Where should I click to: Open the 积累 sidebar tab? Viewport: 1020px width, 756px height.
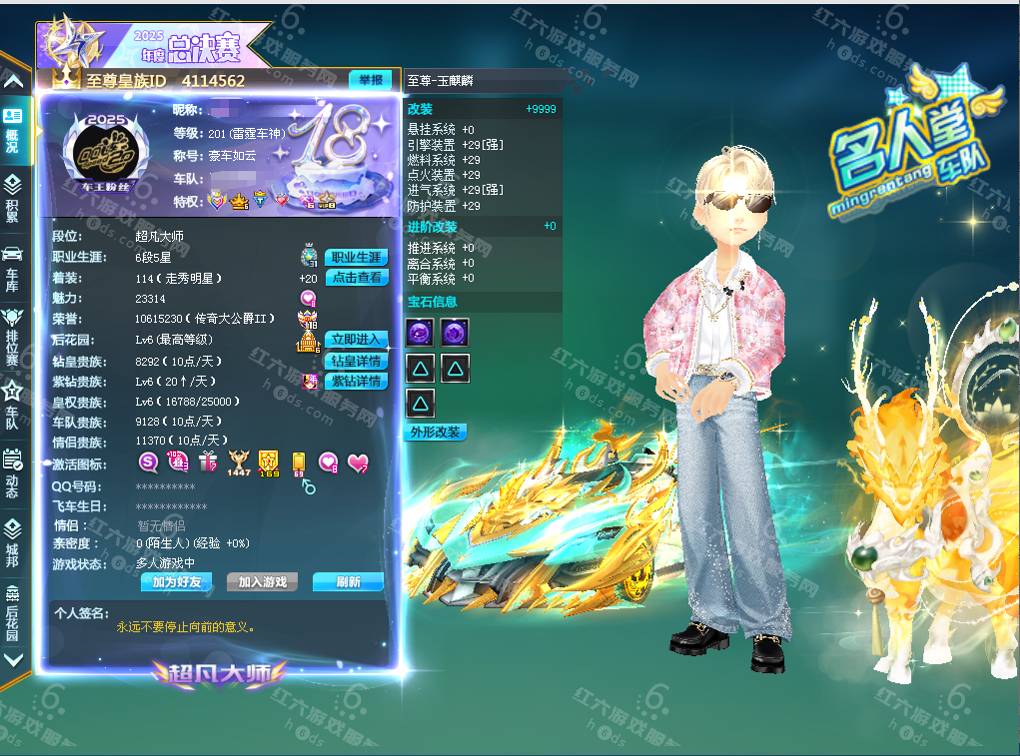(12, 197)
